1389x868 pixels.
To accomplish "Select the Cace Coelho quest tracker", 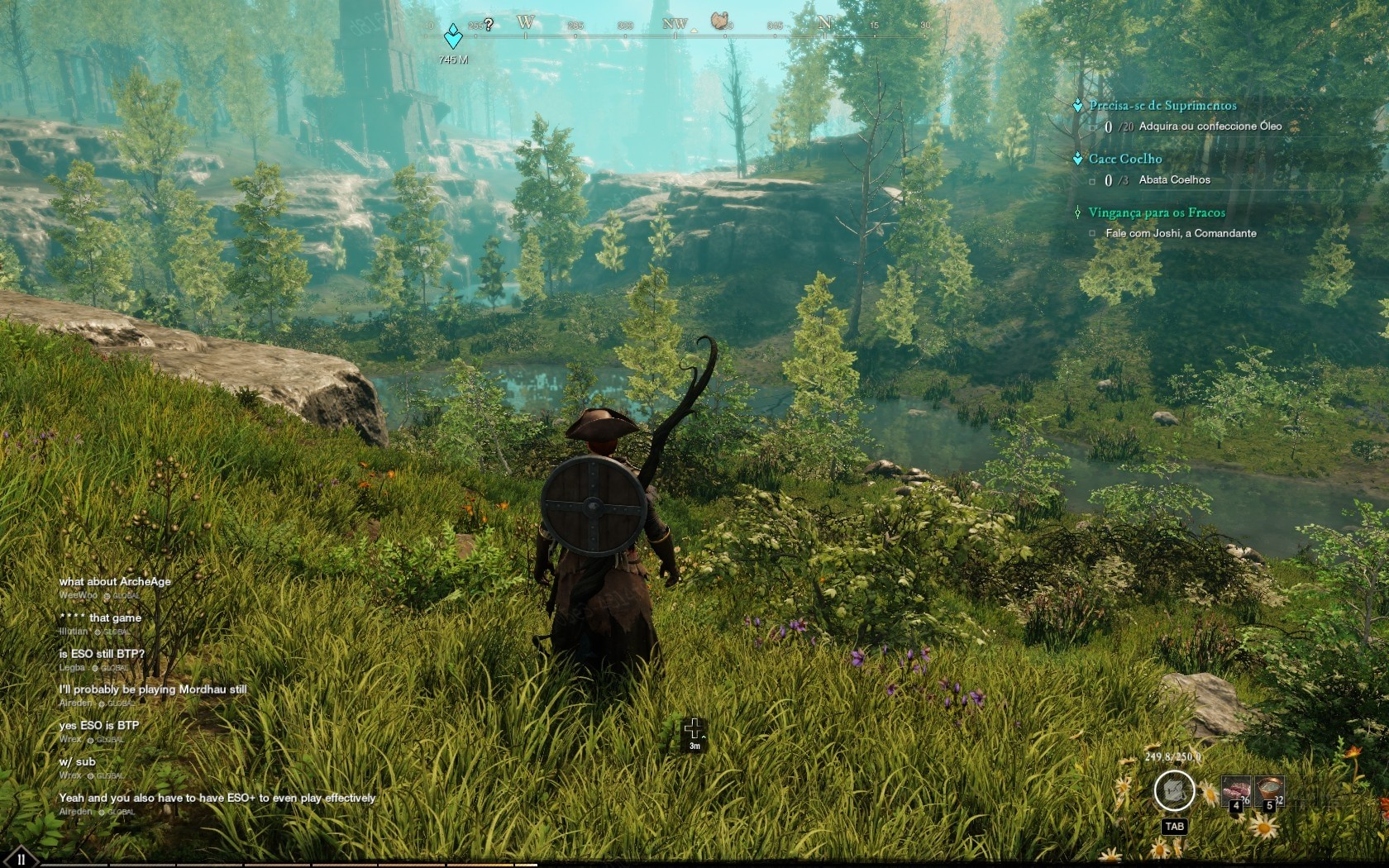I will pyautogui.click(x=1124, y=159).
